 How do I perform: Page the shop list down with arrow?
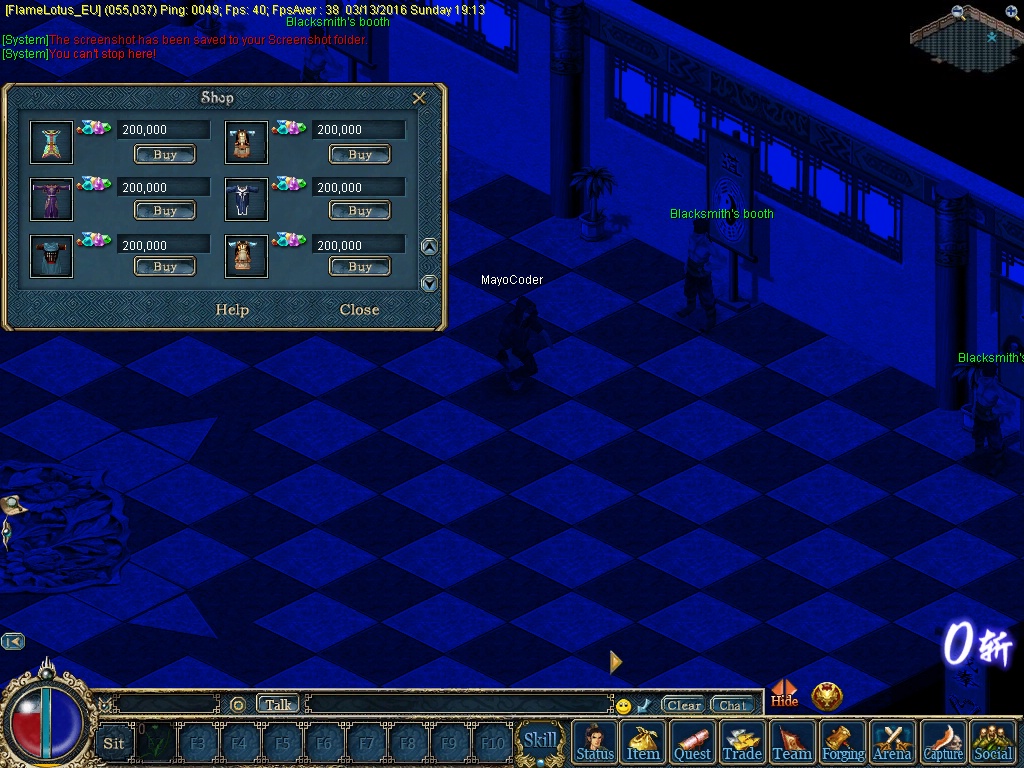(429, 283)
